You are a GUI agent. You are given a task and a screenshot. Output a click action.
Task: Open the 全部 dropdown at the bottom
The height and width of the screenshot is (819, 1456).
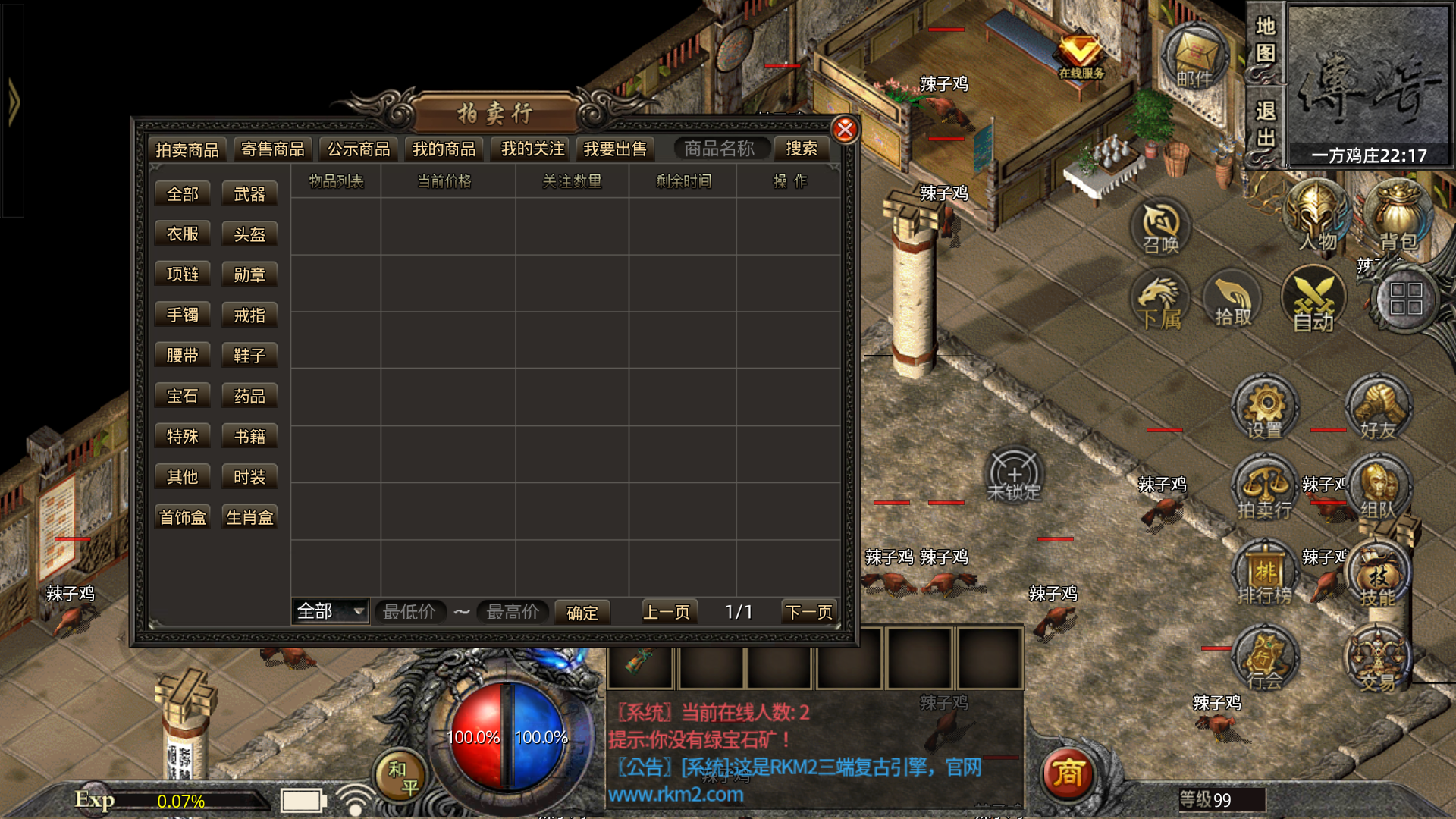point(331,611)
